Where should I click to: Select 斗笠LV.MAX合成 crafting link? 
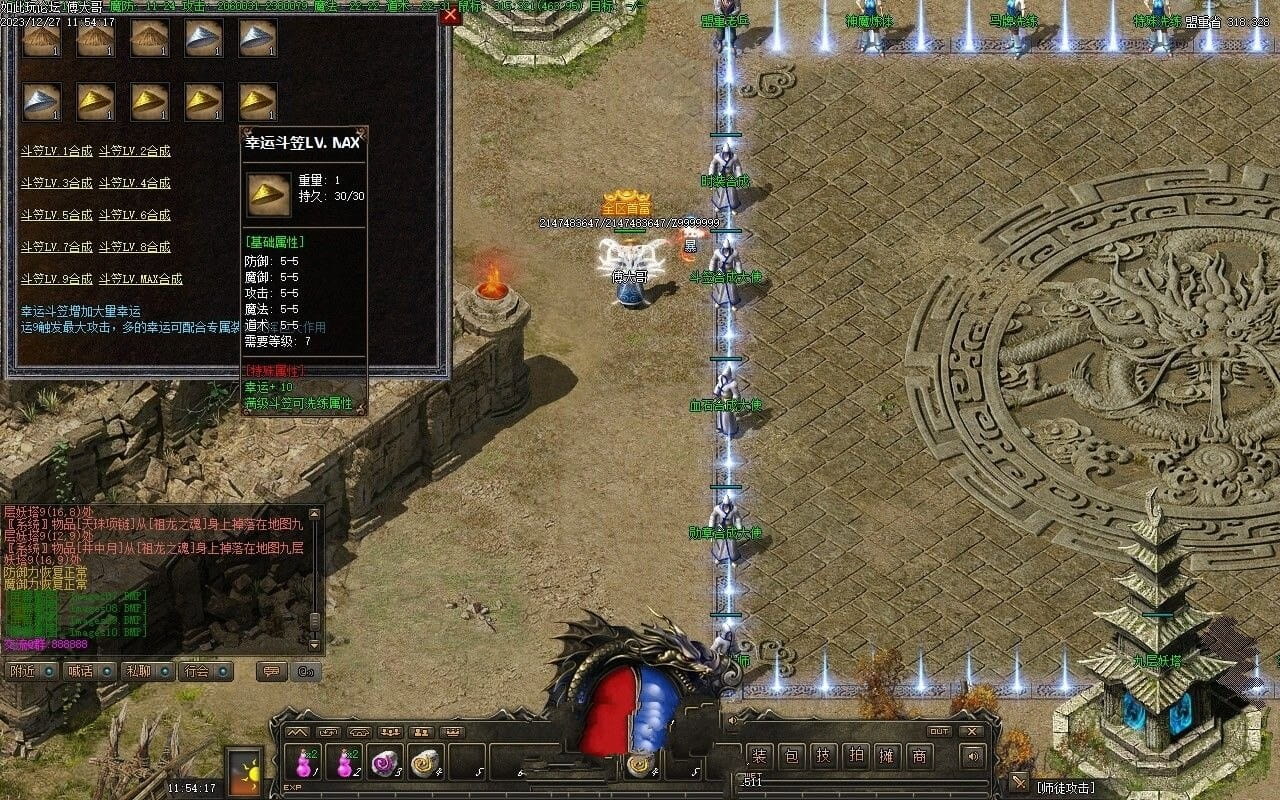[140, 279]
